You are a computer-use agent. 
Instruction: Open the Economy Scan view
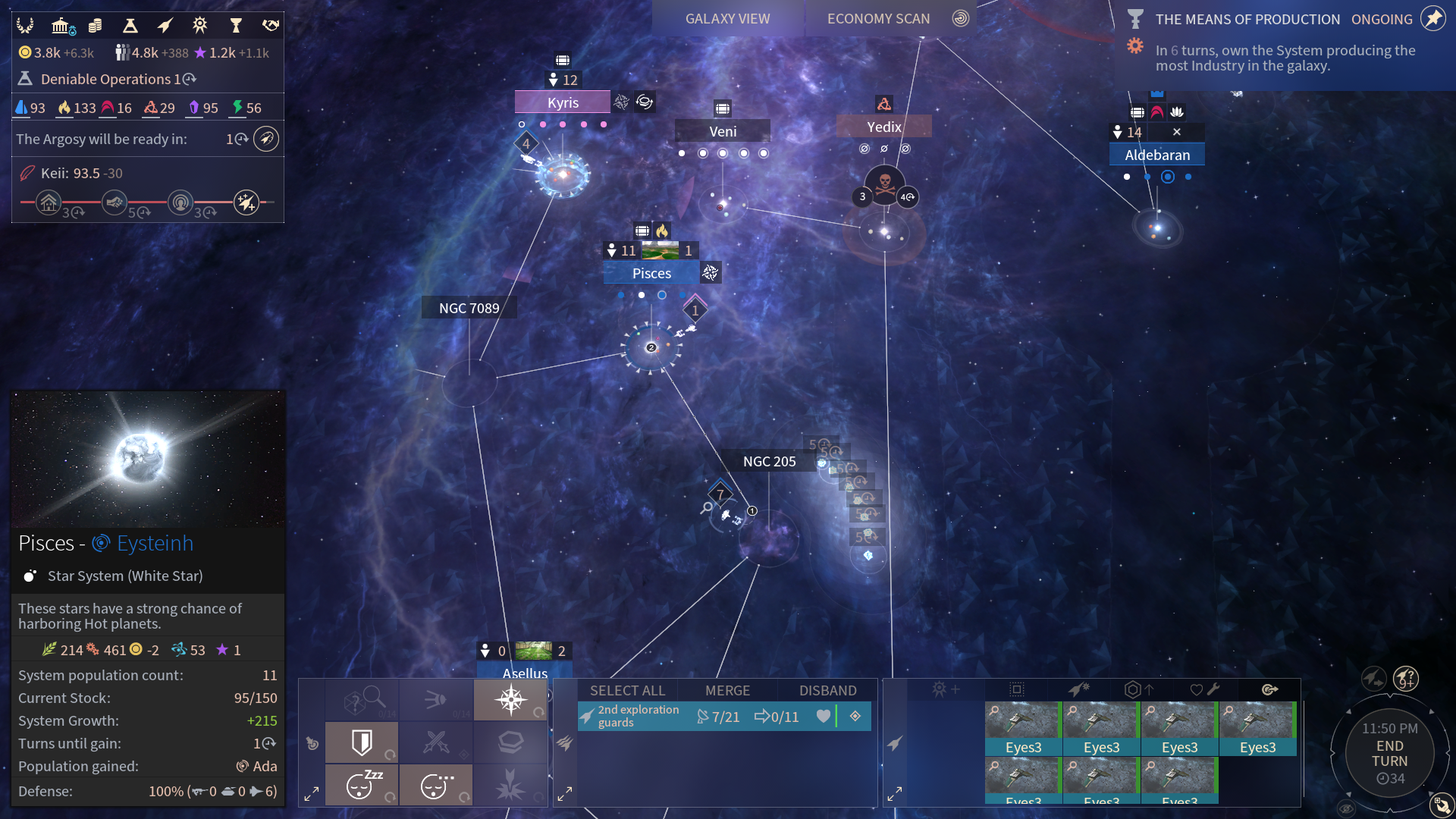pyautogui.click(x=878, y=19)
